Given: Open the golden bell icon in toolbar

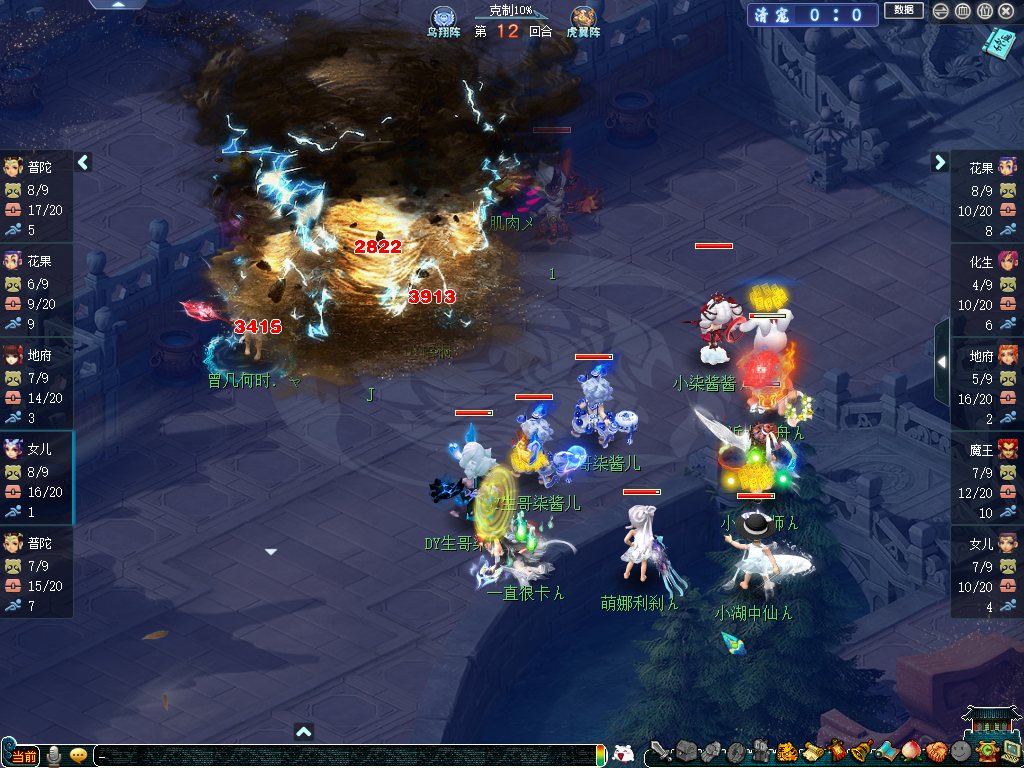Looking at the screenshot, I should point(860,751).
